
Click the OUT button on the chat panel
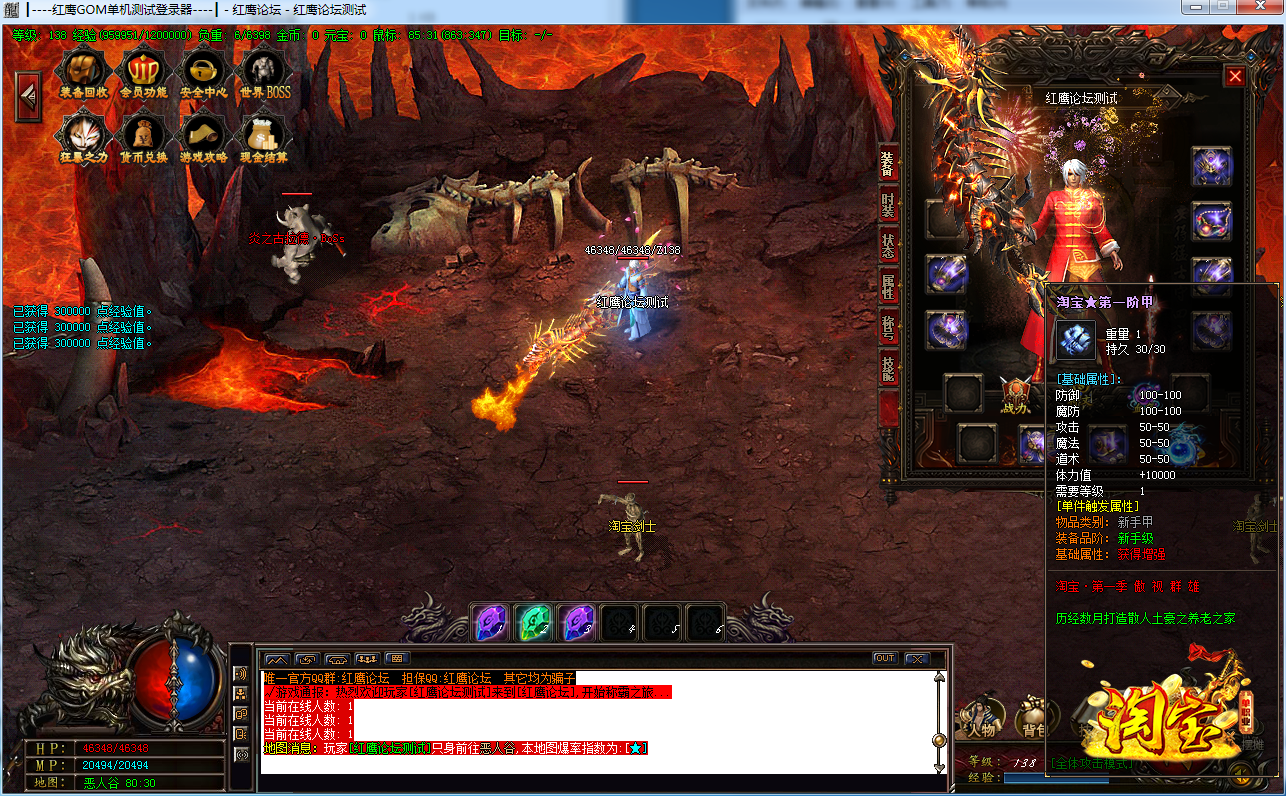tap(884, 658)
